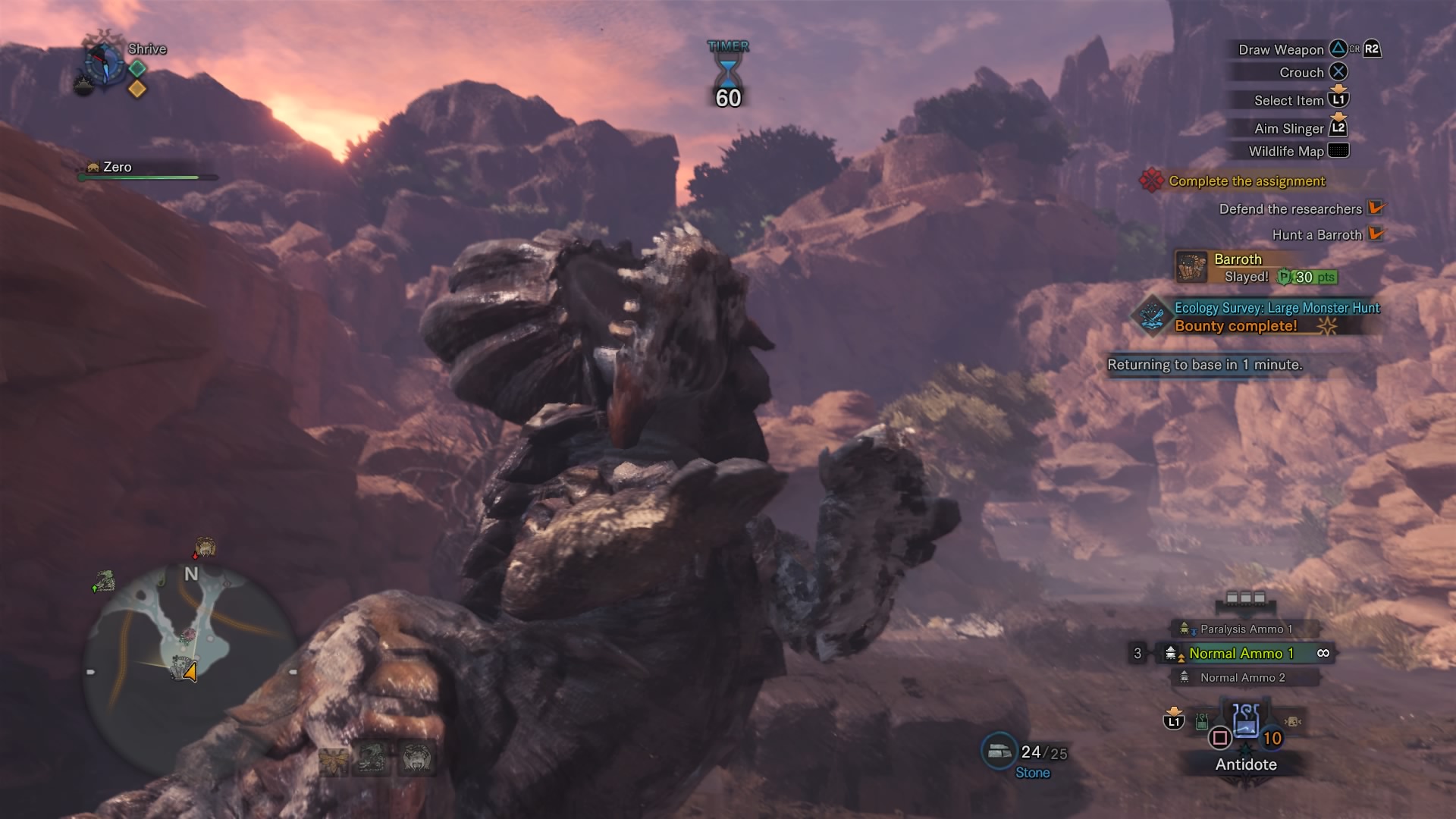Select the Hunt a Barroth objective

[1316, 235]
